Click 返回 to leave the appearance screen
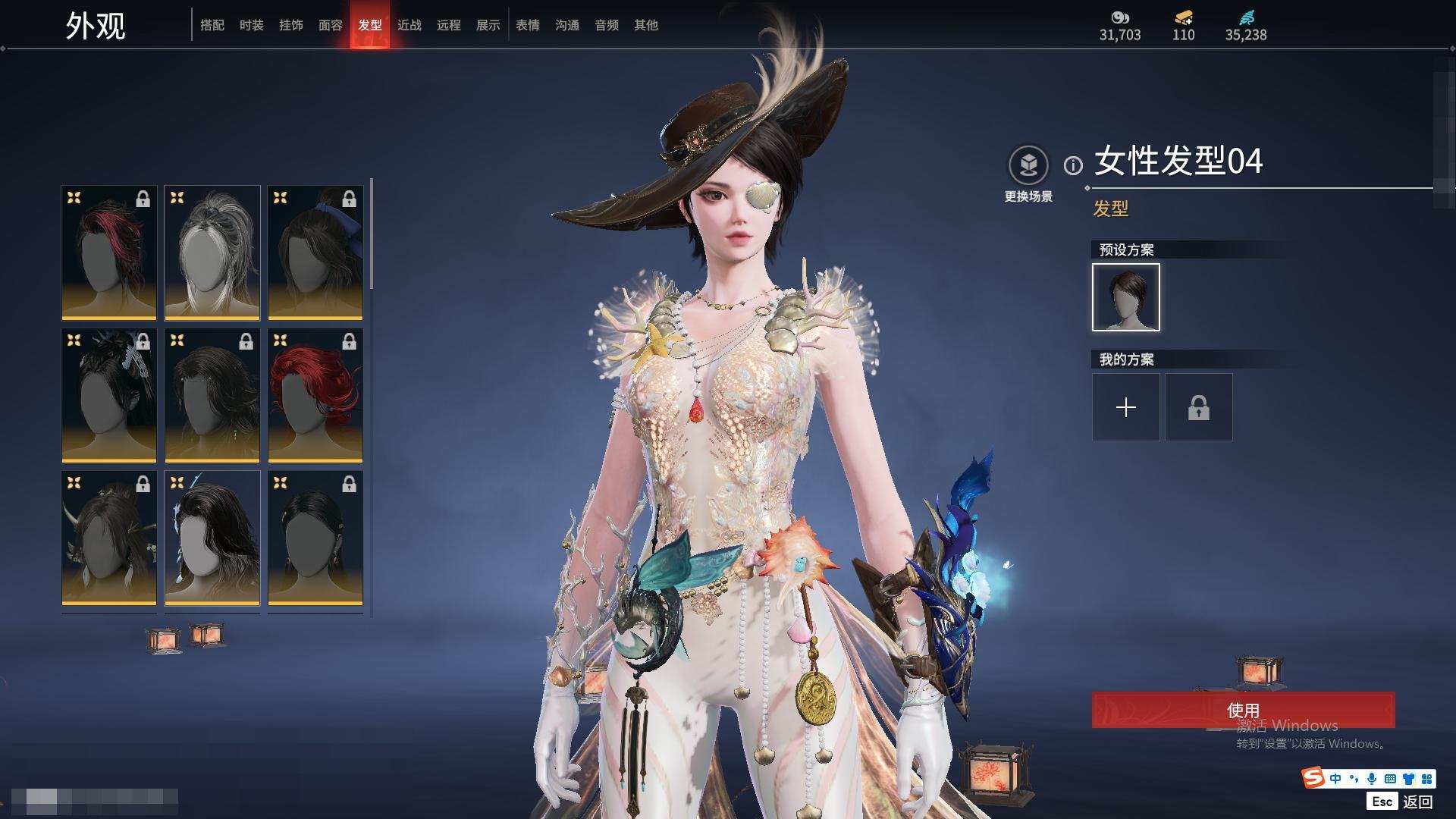Viewport: 1456px width, 819px height. click(1417, 802)
